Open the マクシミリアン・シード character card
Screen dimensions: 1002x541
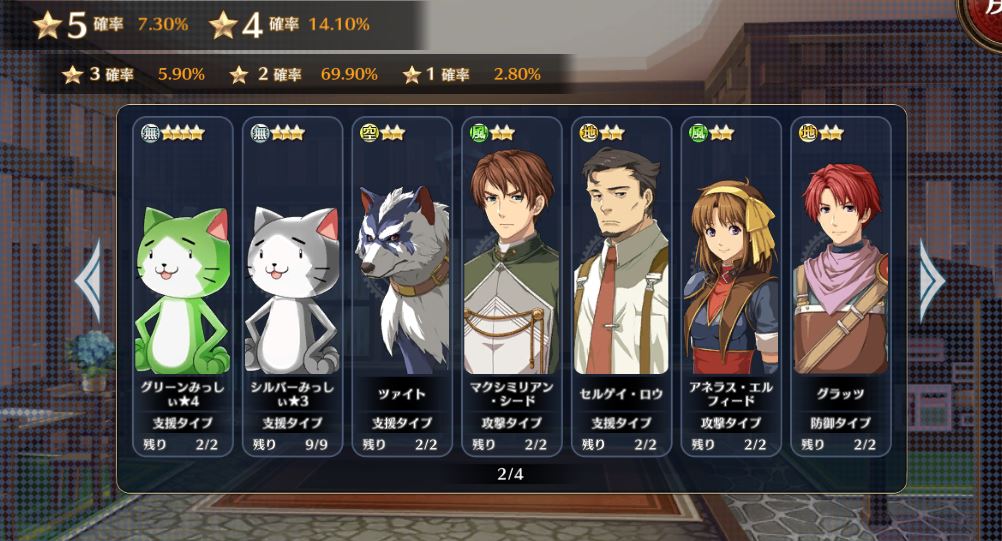point(512,287)
